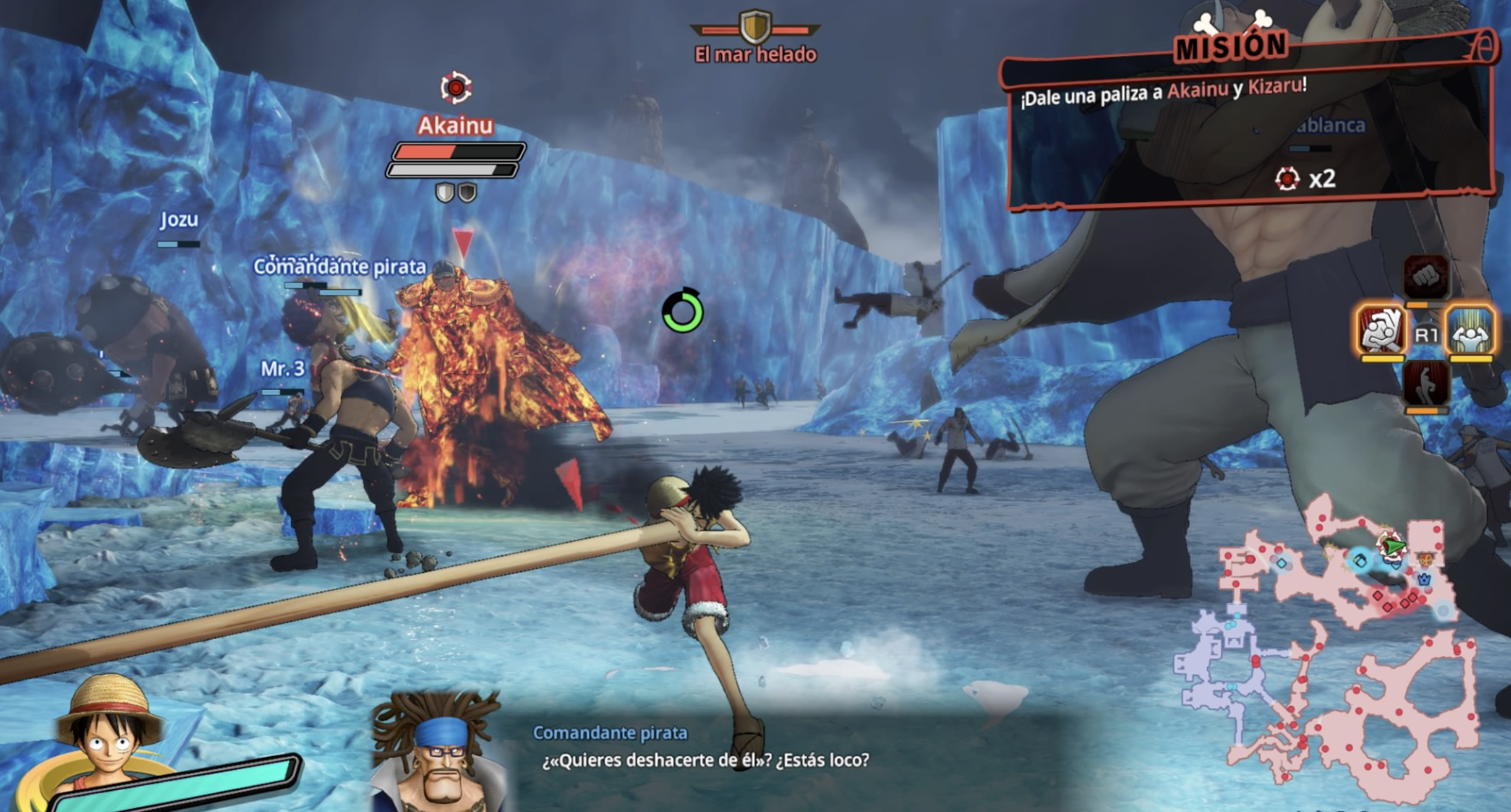Select the Akainu target marker icon

456,87
